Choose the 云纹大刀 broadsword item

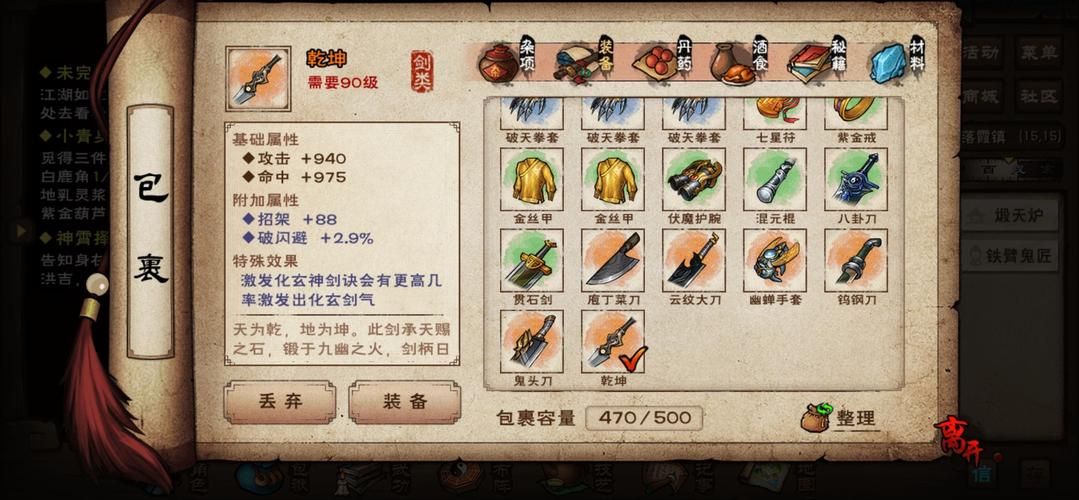(693, 260)
